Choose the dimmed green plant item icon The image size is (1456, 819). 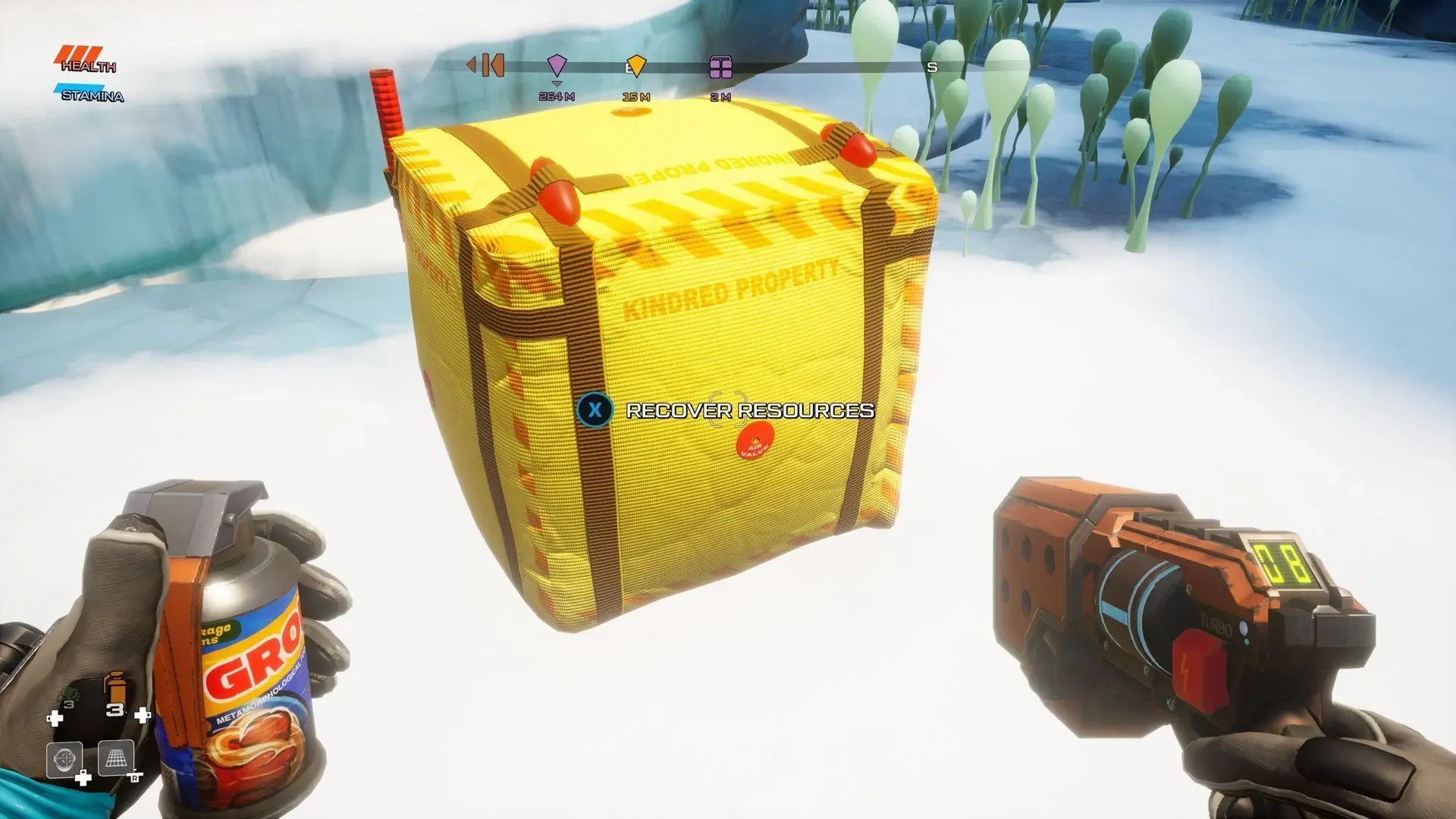67,695
